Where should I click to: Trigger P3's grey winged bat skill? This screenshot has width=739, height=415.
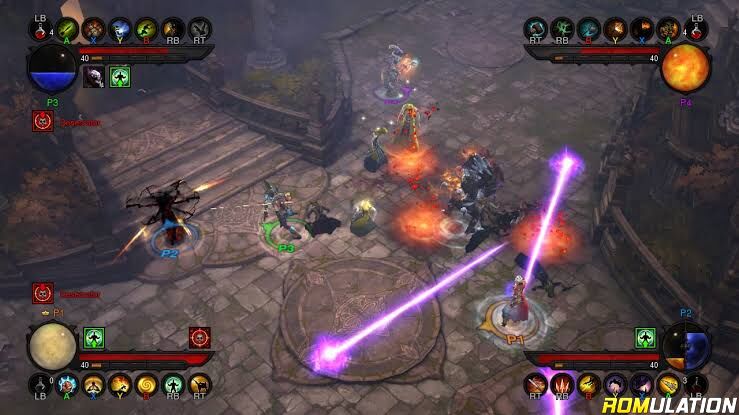tap(199, 29)
